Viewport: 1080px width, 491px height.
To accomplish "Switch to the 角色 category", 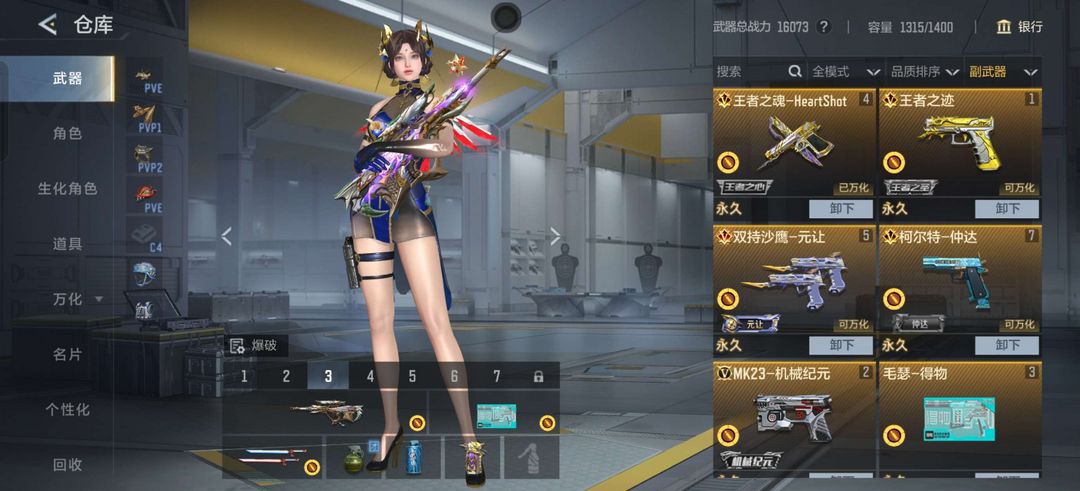I will point(67,133).
